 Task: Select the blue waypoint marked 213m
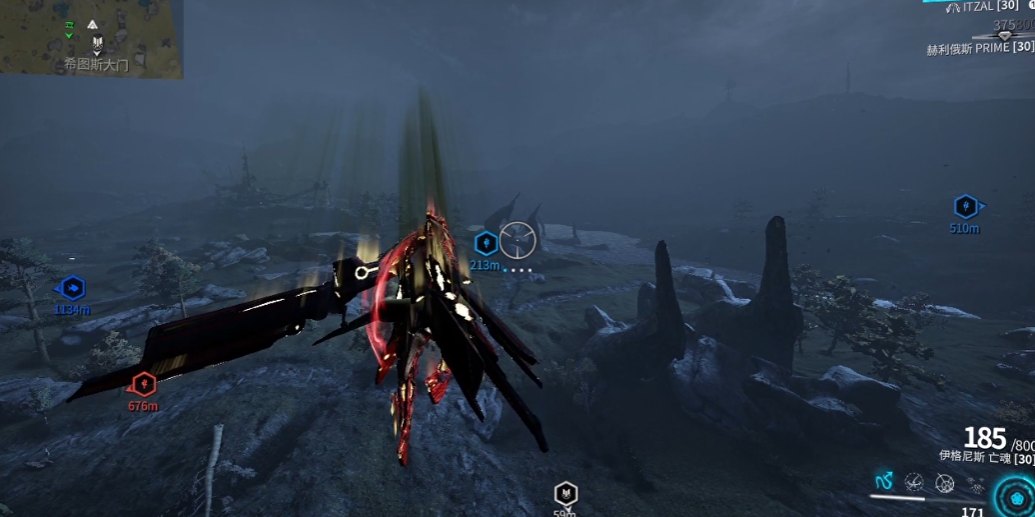[485, 243]
